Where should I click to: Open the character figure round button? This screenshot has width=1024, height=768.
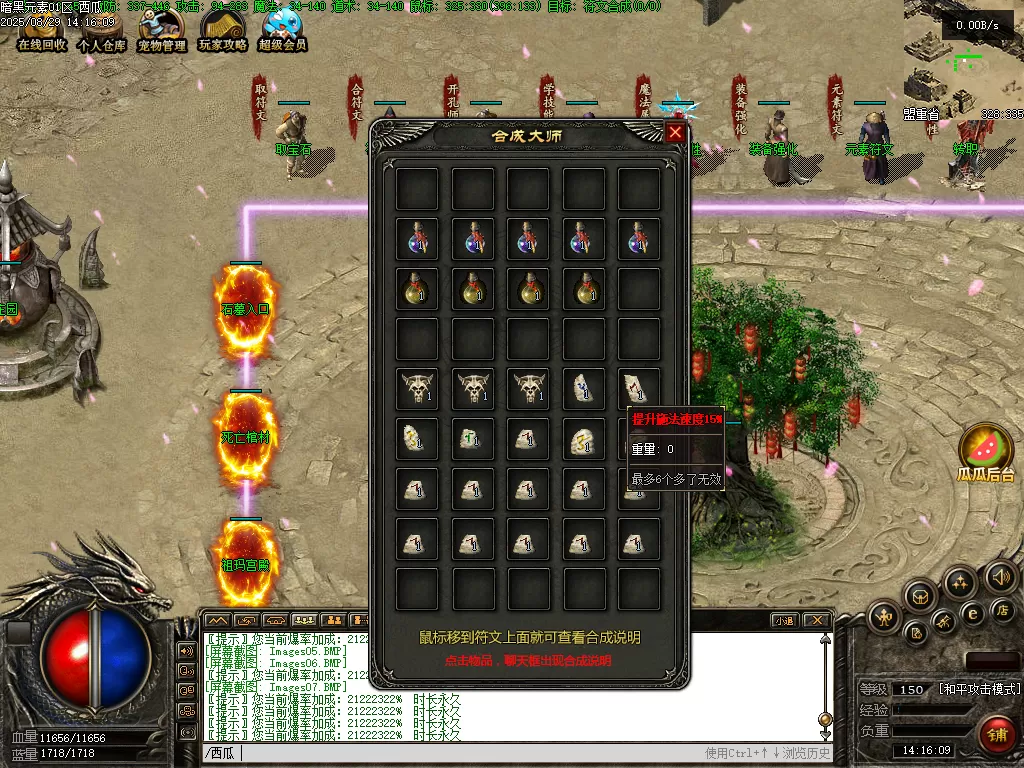pos(885,617)
